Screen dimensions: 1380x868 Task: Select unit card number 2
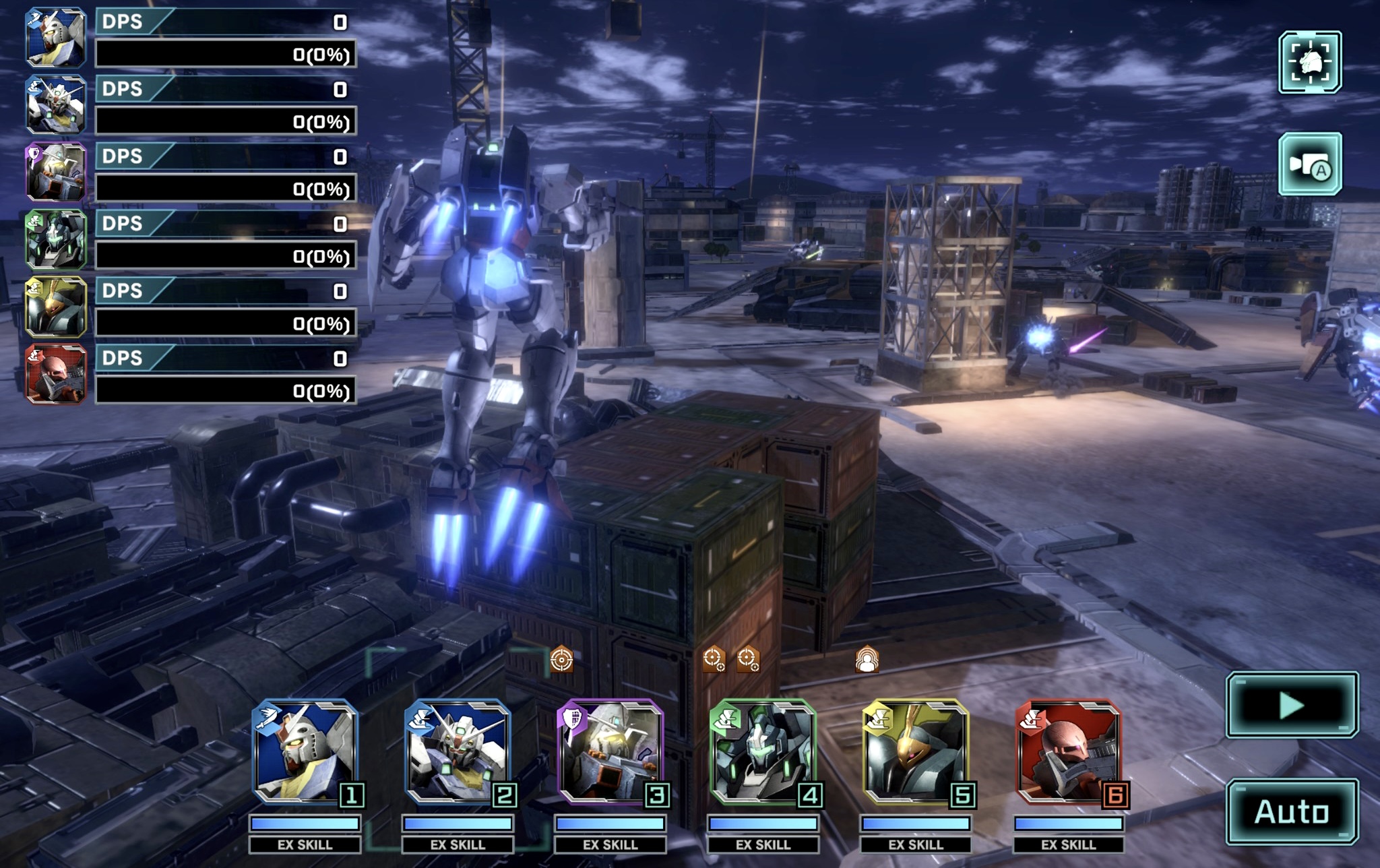tap(459, 752)
